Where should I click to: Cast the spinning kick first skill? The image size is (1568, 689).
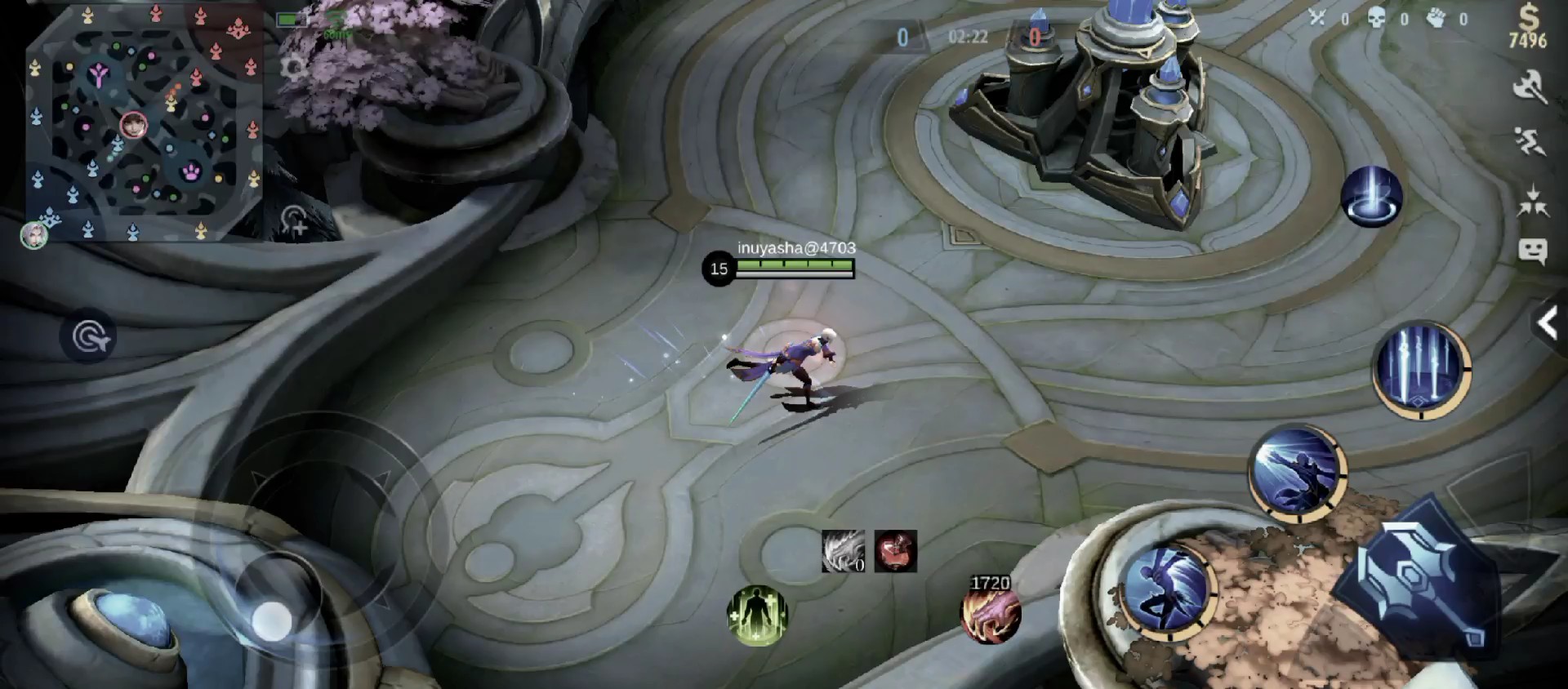(1166, 589)
